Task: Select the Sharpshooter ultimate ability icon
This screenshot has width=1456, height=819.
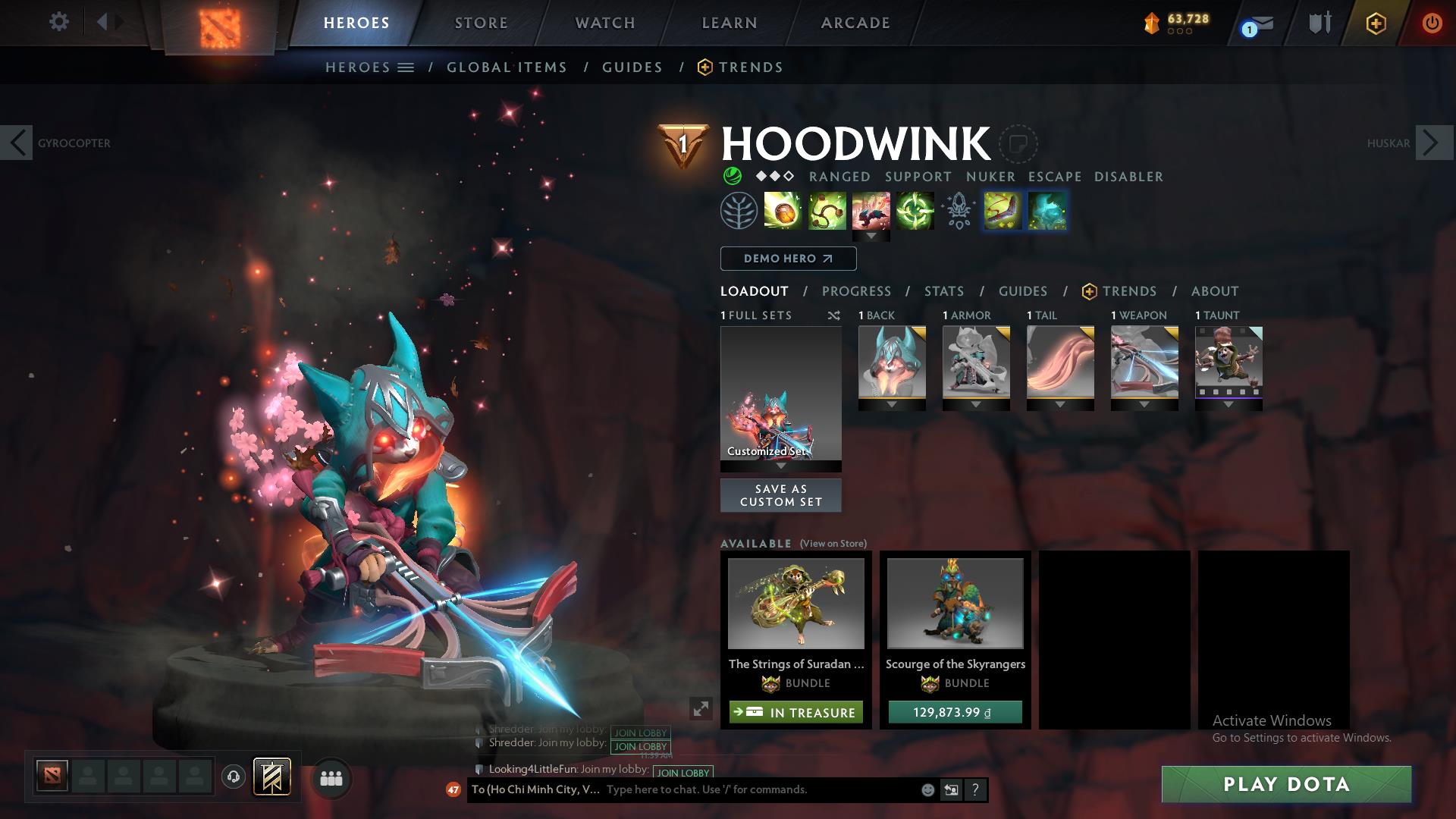Action: point(915,211)
